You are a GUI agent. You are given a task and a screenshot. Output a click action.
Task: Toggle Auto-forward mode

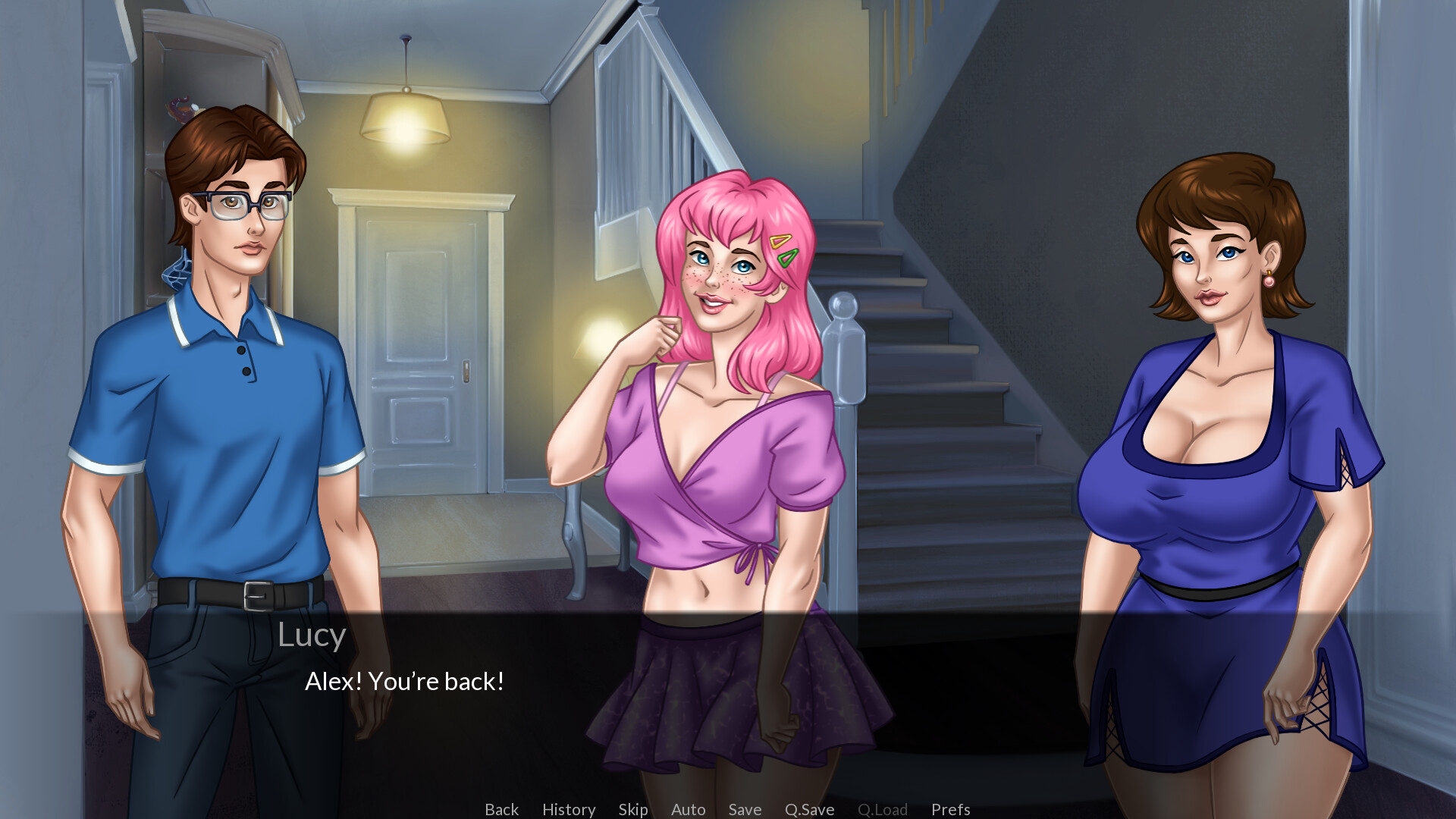[x=687, y=809]
